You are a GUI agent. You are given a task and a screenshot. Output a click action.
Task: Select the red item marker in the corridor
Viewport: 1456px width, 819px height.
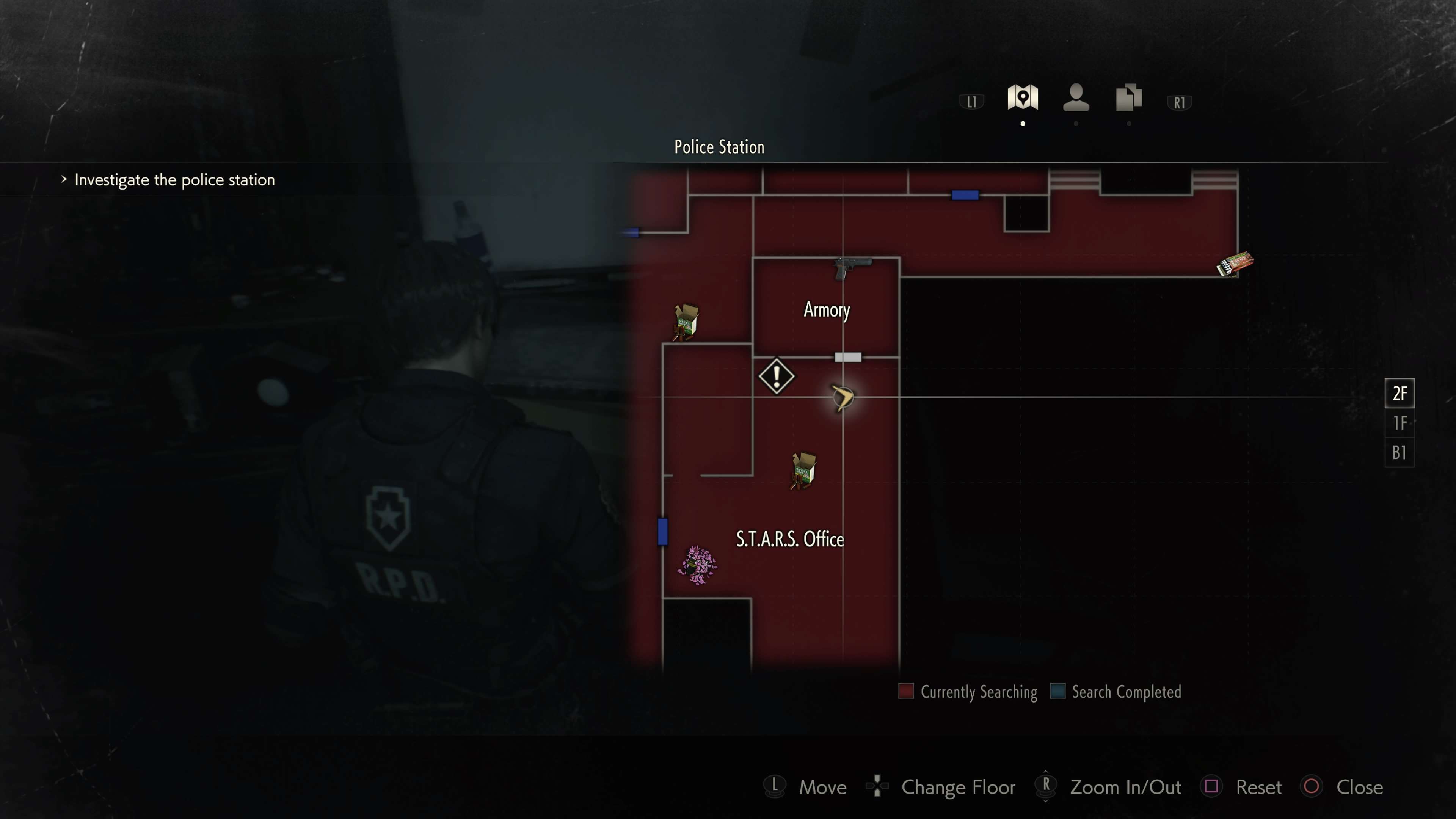1235,264
